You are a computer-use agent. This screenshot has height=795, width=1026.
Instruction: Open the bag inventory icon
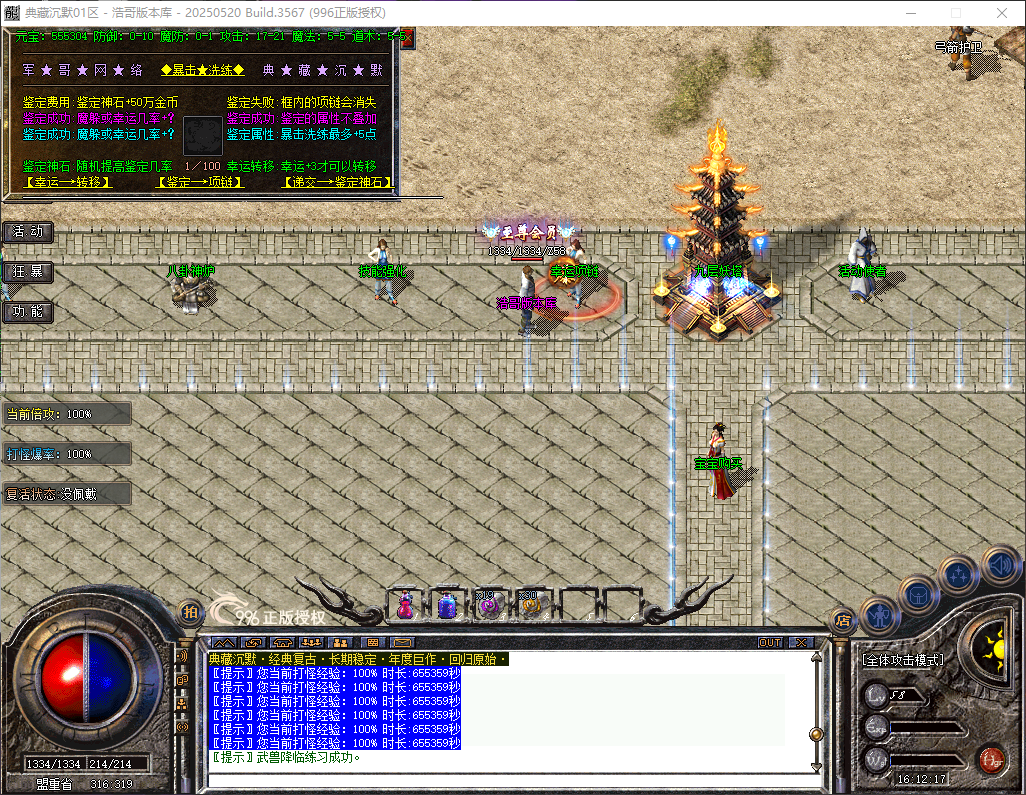919,595
